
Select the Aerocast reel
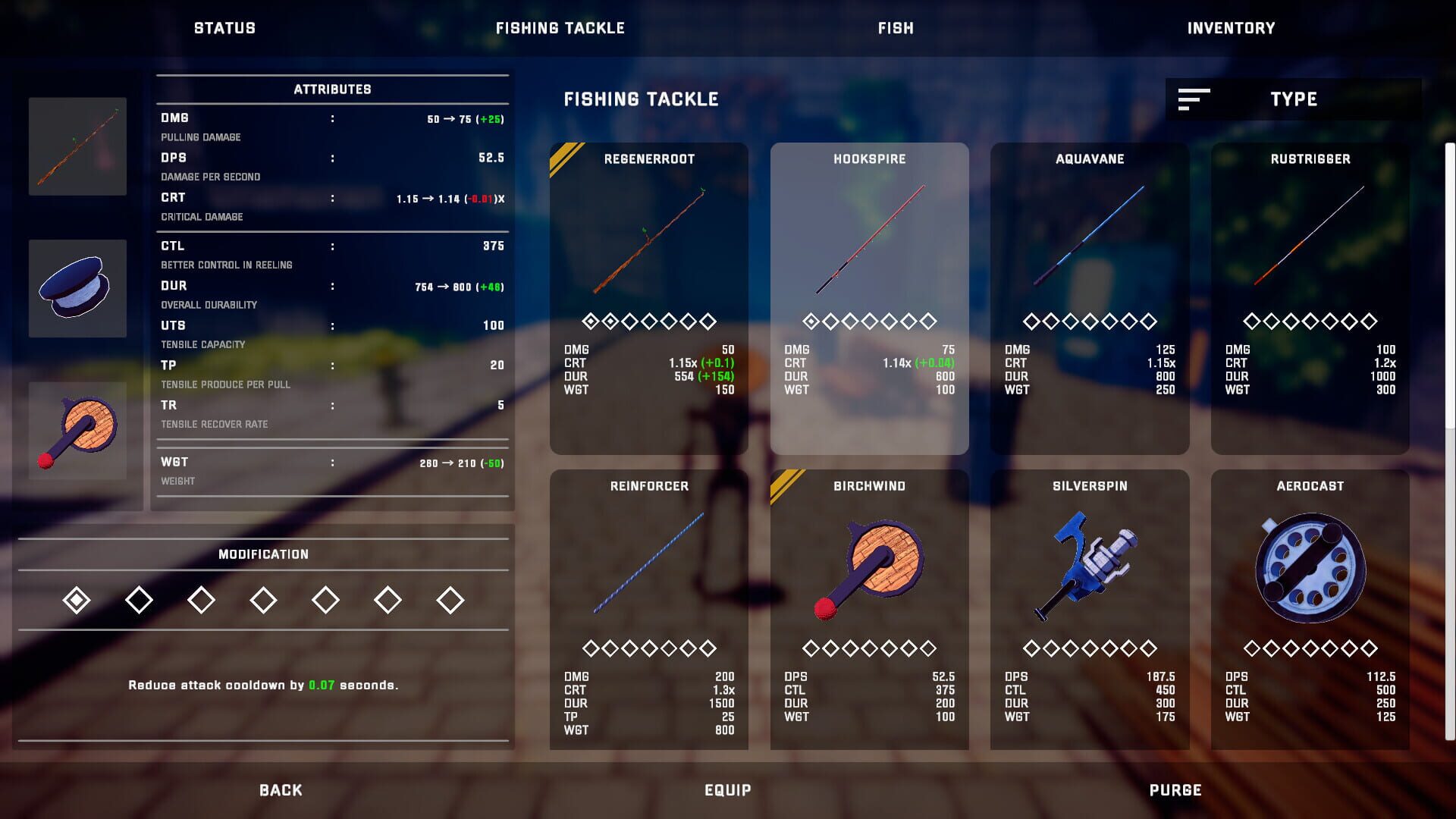click(1310, 576)
